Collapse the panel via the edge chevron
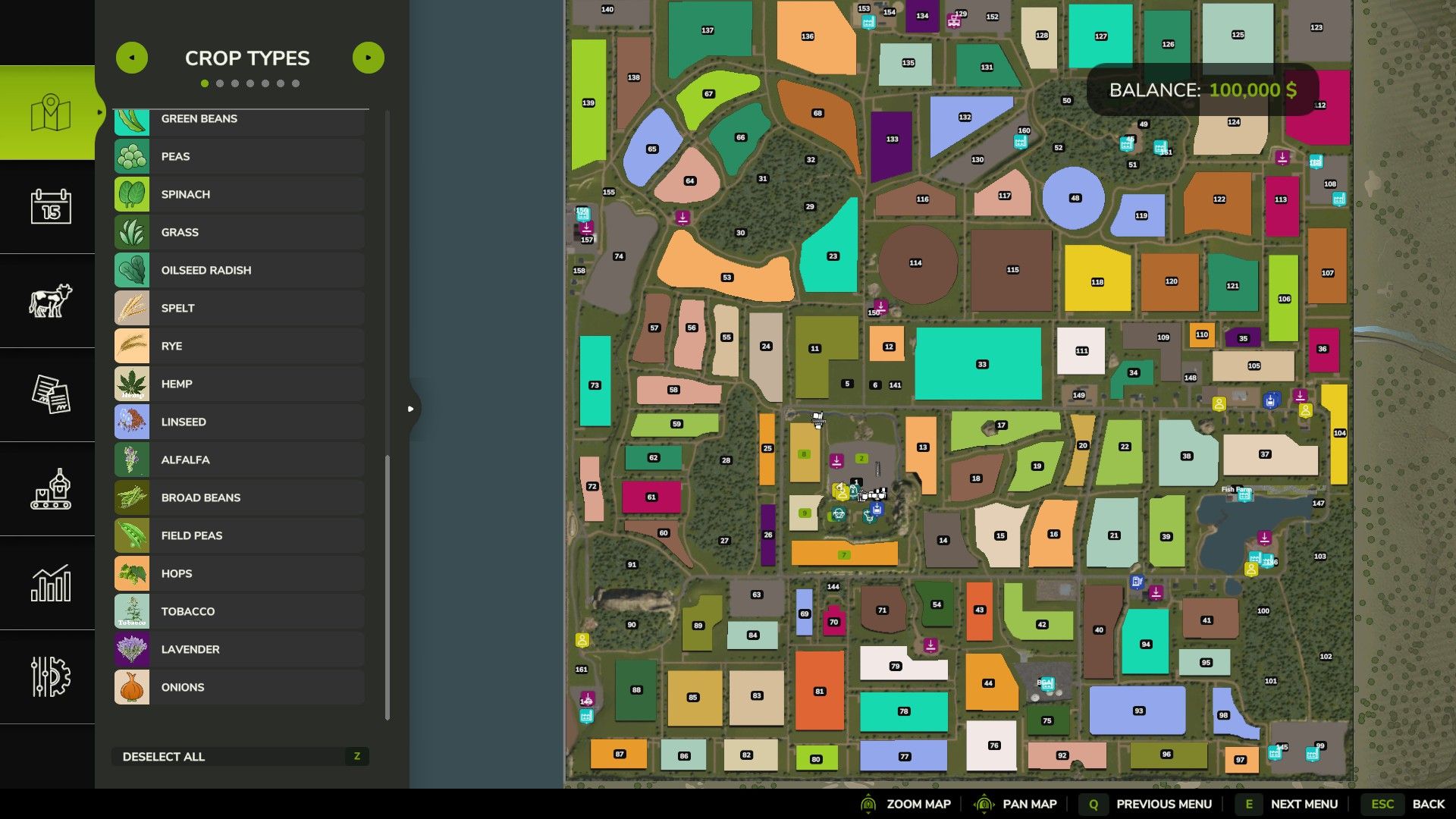The image size is (1456, 819). (412, 408)
